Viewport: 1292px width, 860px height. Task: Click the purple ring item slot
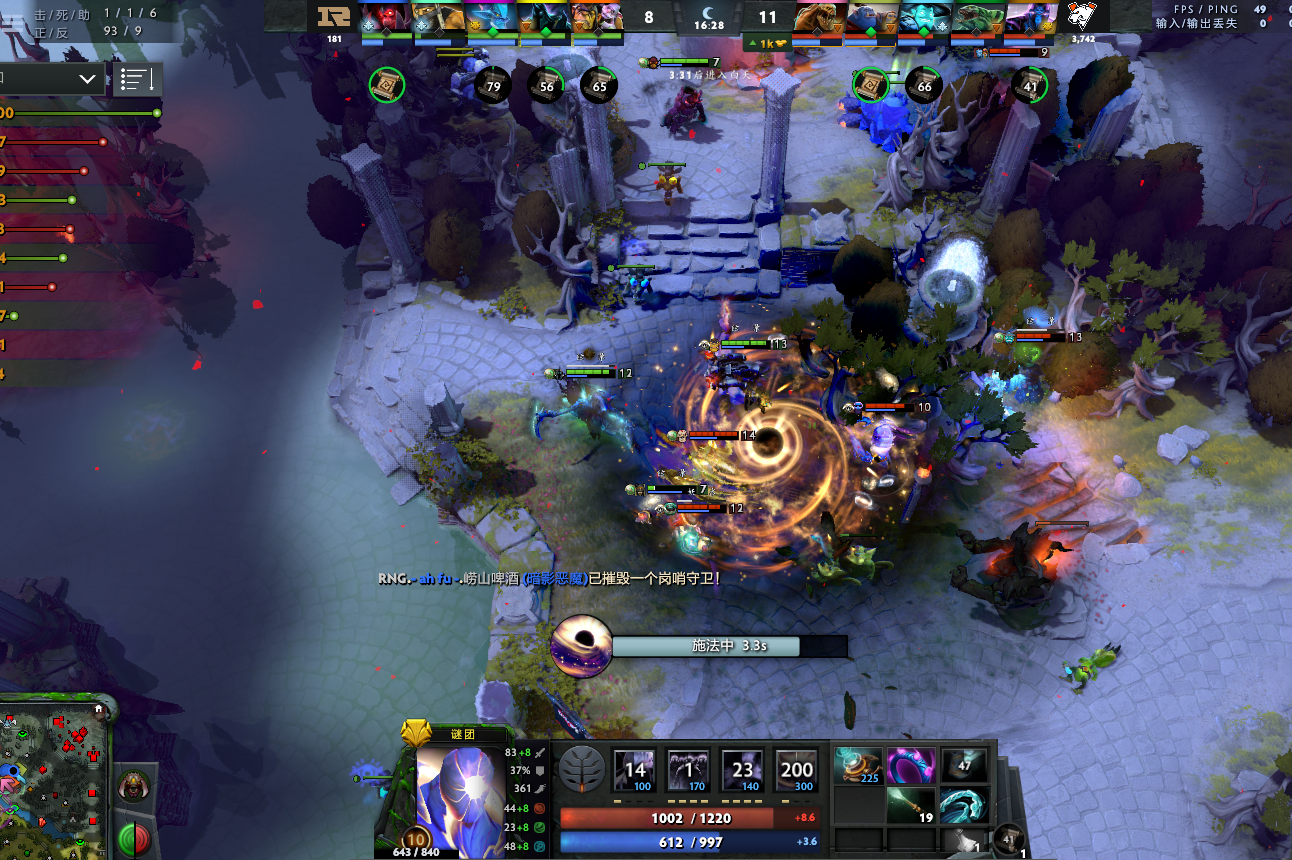pyautogui.click(x=911, y=767)
